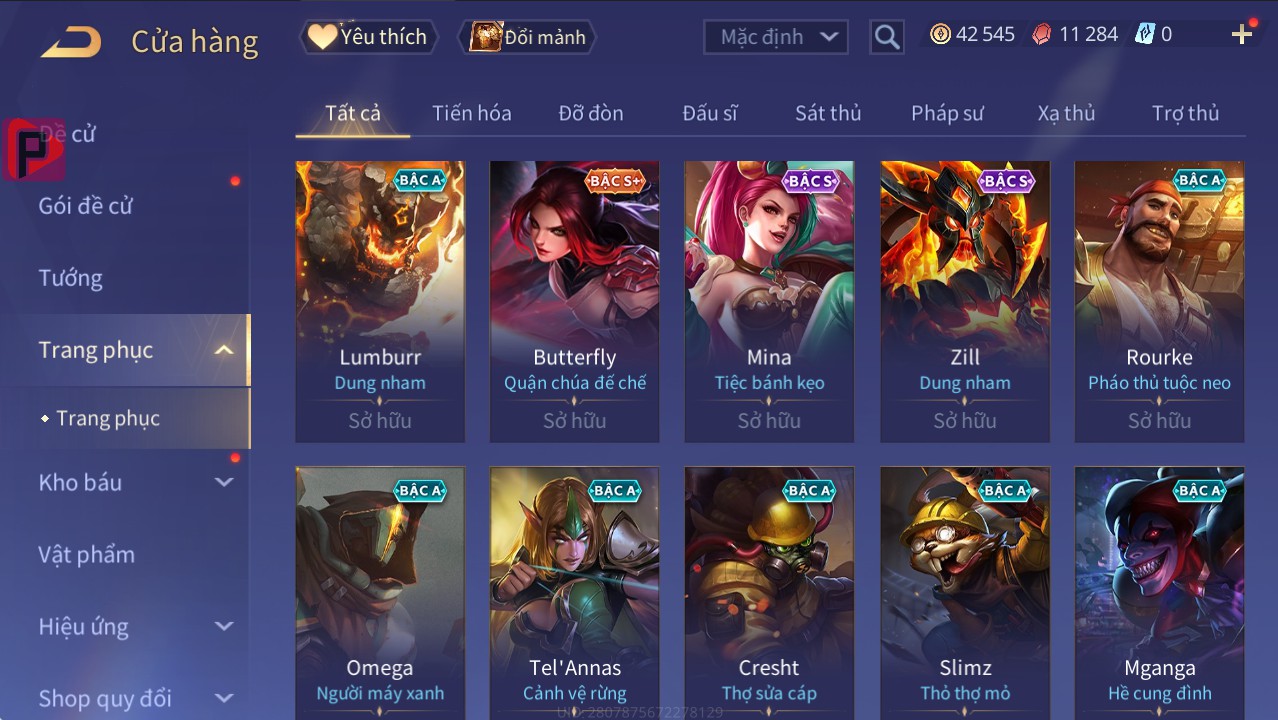1278x720 pixels.
Task: Choose the Mina Tiệc bánh kẹo skin
Action: click(769, 300)
